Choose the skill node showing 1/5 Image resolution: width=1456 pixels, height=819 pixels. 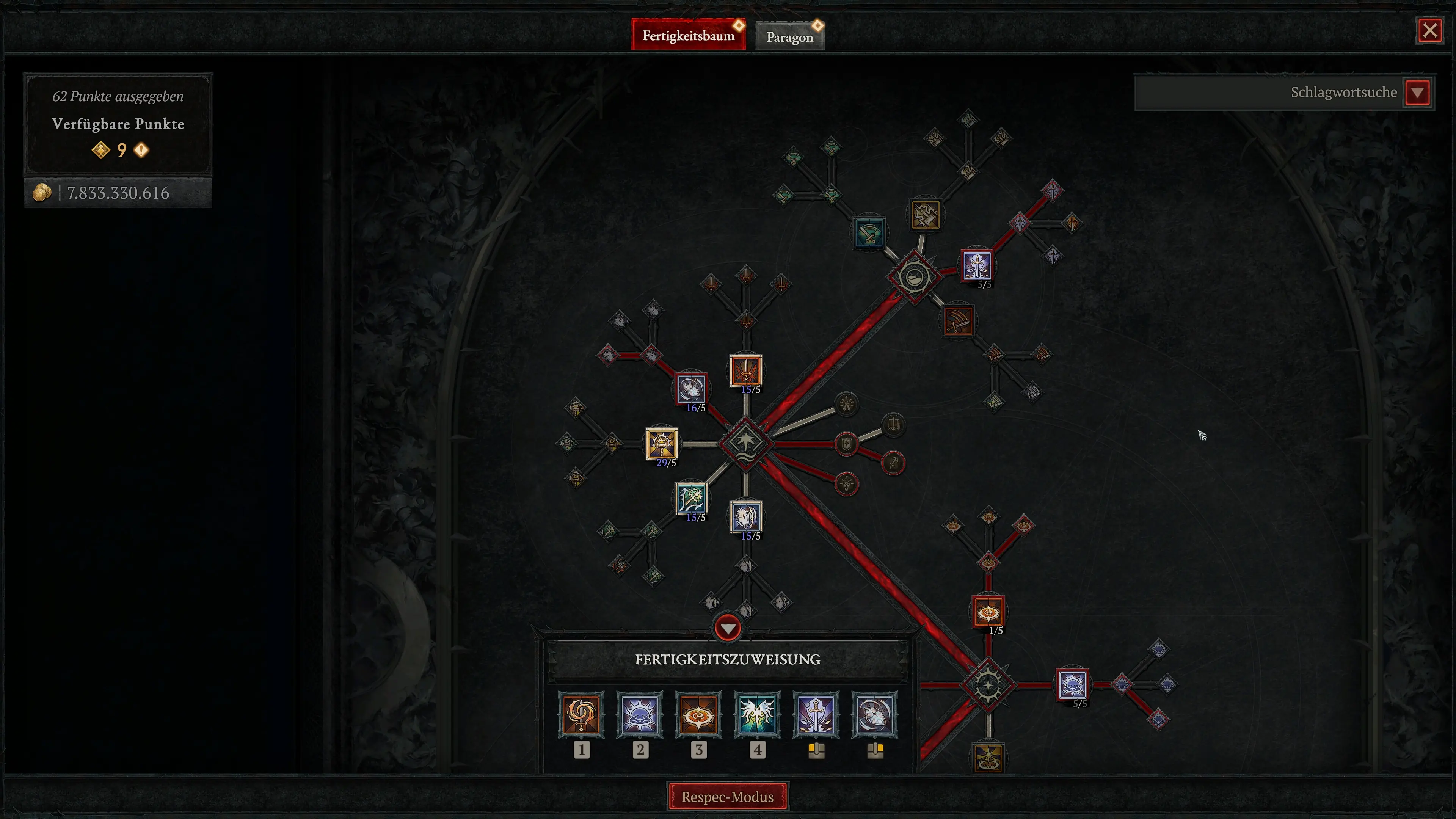pos(988,612)
